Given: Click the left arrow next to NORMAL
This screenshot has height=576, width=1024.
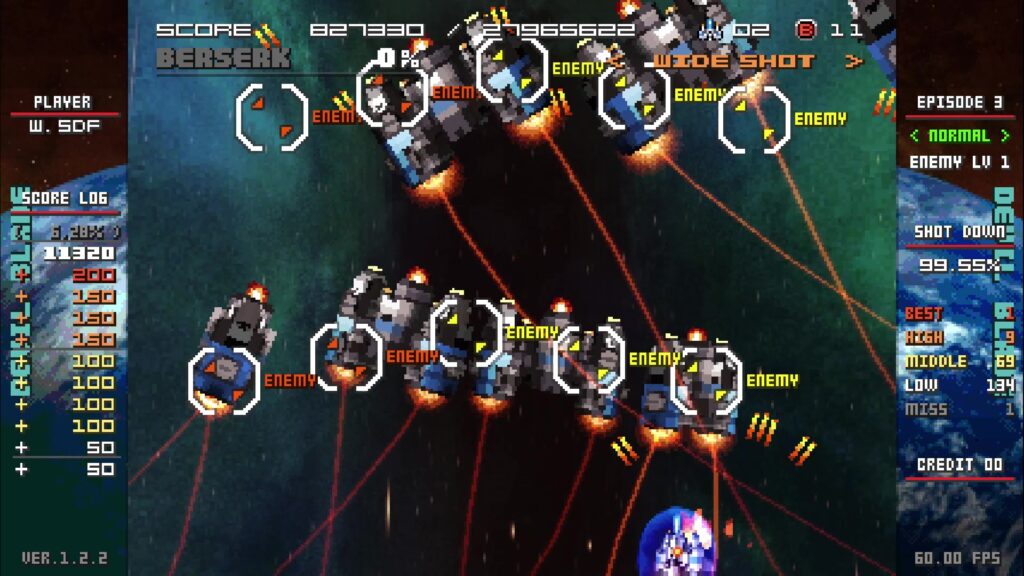Looking at the screenshot, I should pyautogui.click(x=915, y=136).
